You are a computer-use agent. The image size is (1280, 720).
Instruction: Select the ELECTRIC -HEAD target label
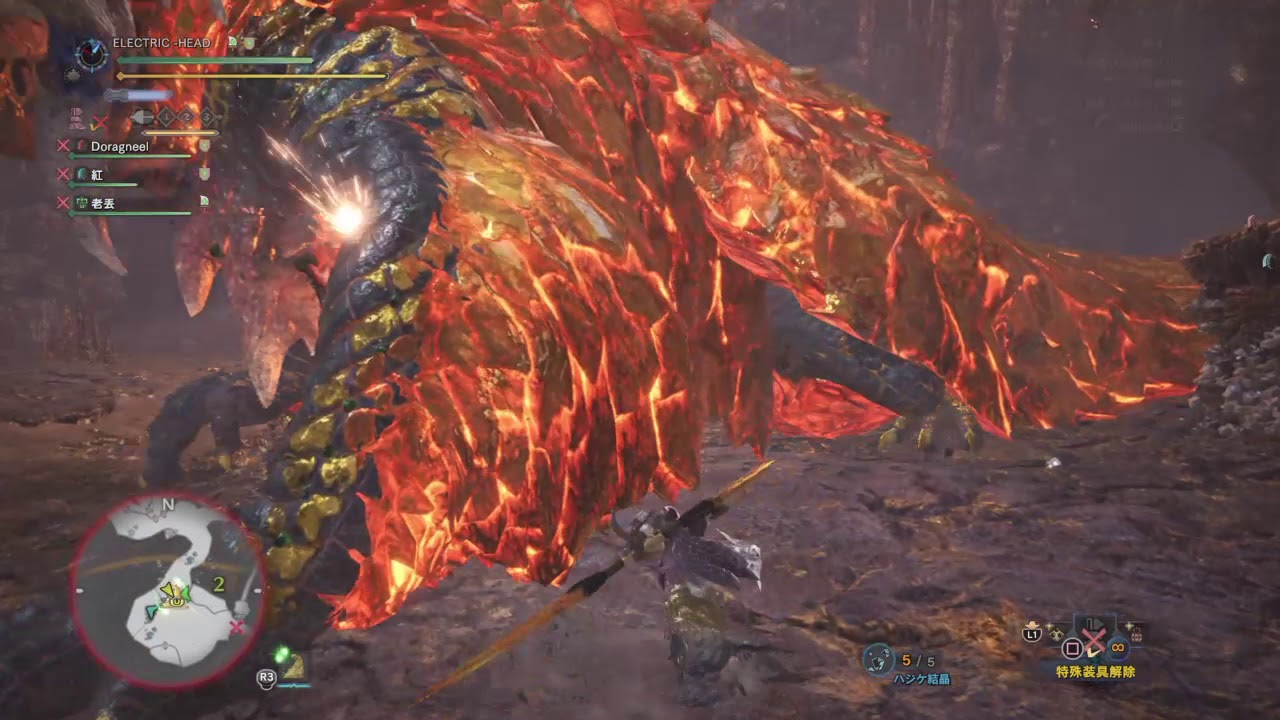[x=161, y=42]
